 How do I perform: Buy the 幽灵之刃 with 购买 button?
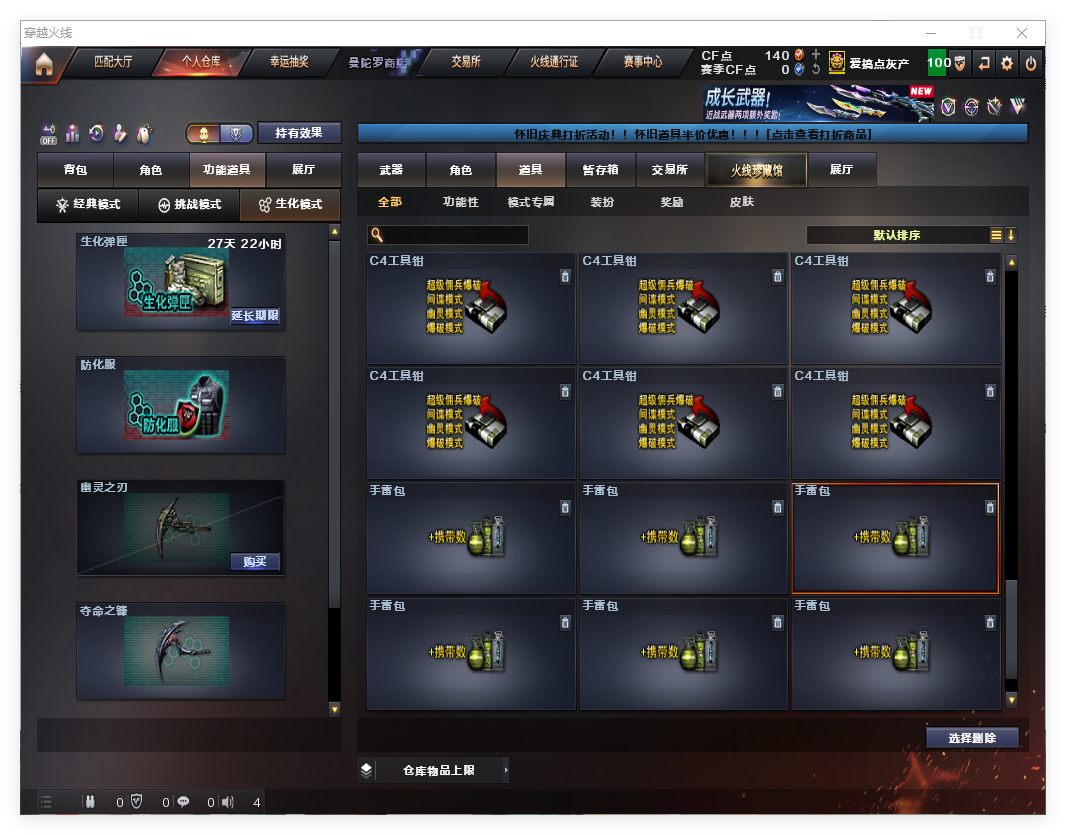tap(255, 561)
